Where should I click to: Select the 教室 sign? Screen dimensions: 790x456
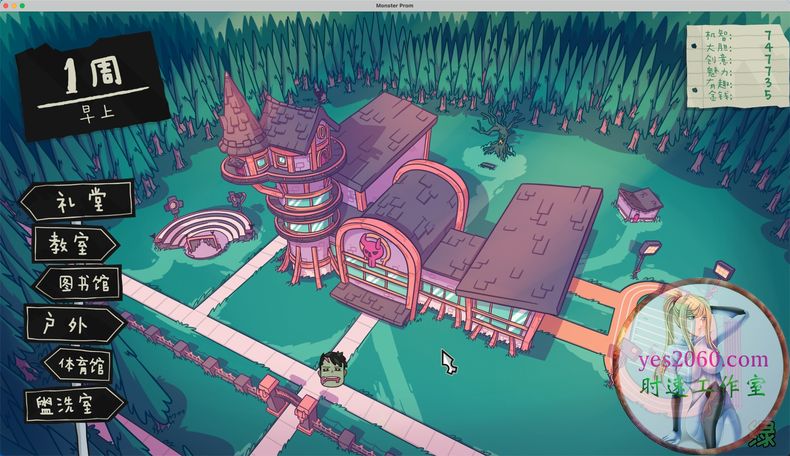tap(75, 243)
